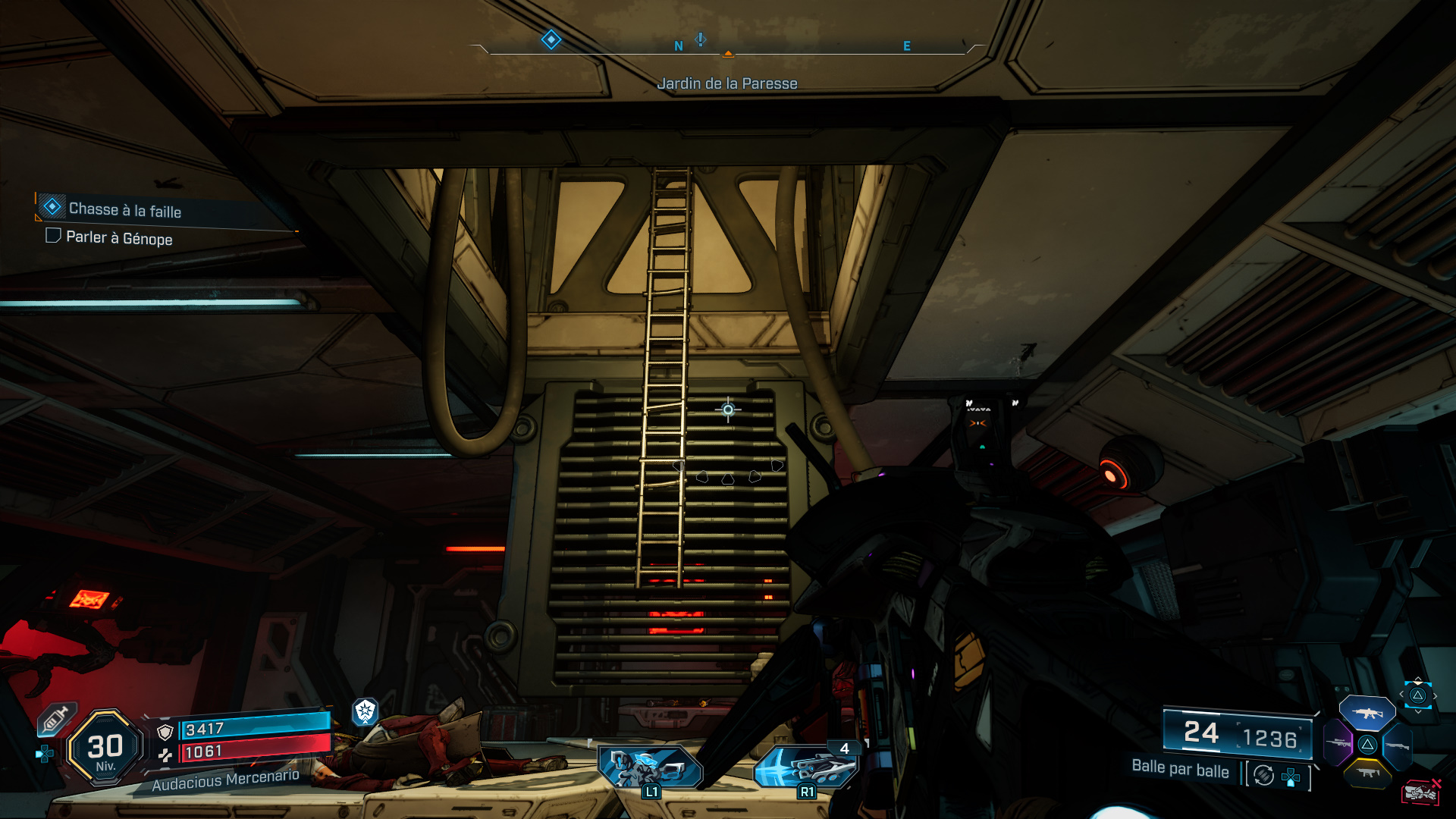Choose the yellow submachine gun slot

coord(1367,773)
